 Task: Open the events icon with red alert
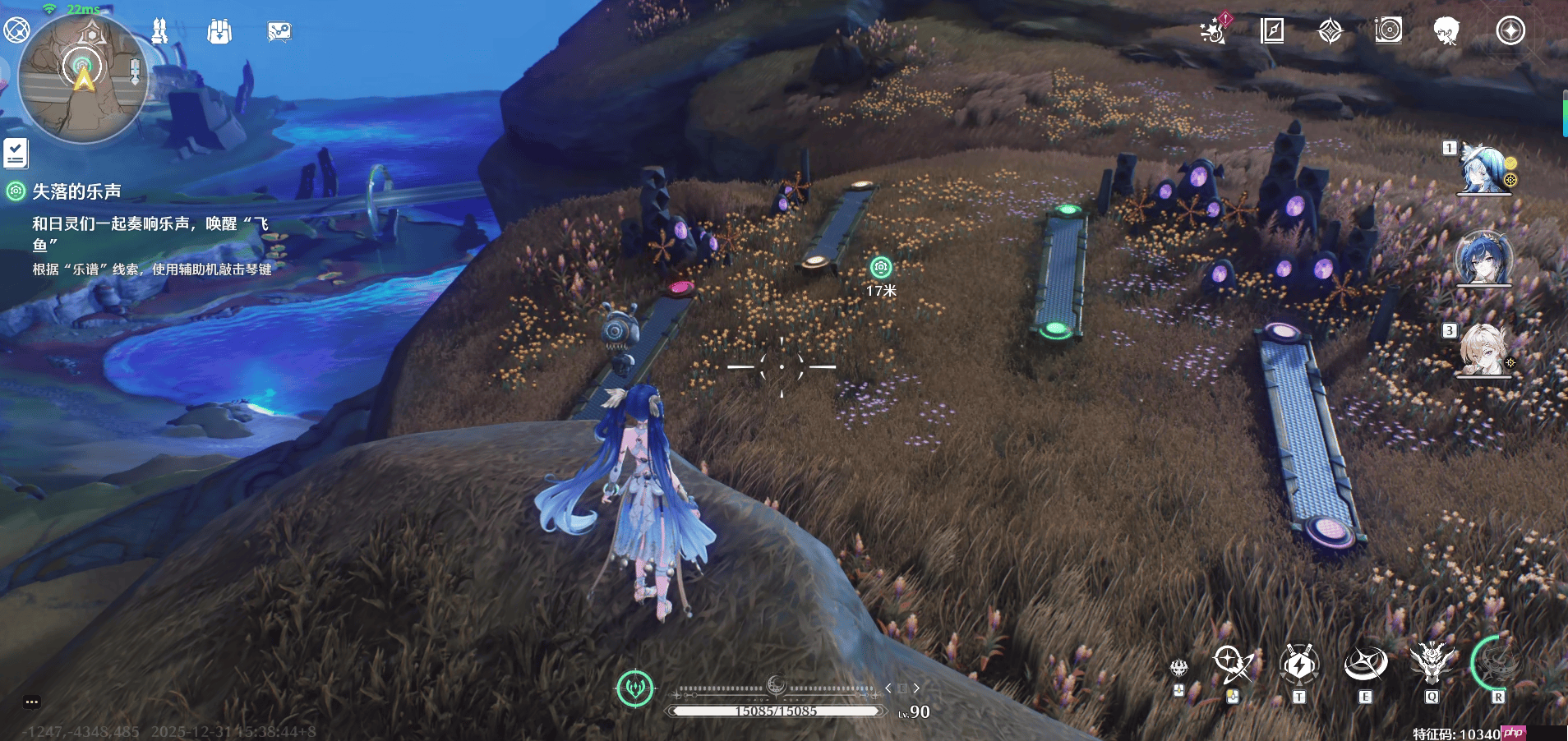[1214, 30]
